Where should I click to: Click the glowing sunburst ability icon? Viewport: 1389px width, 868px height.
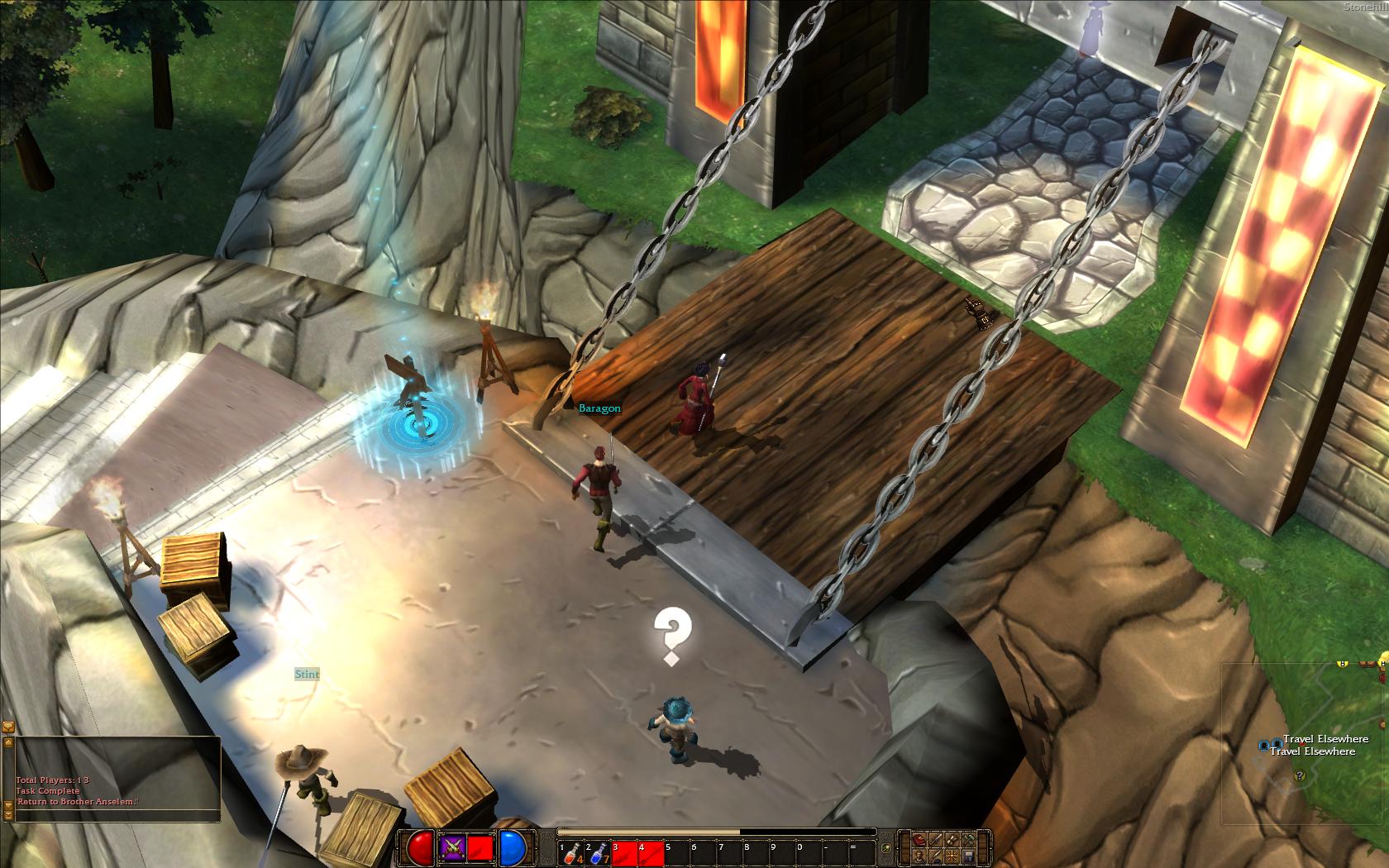pos(952,857)
